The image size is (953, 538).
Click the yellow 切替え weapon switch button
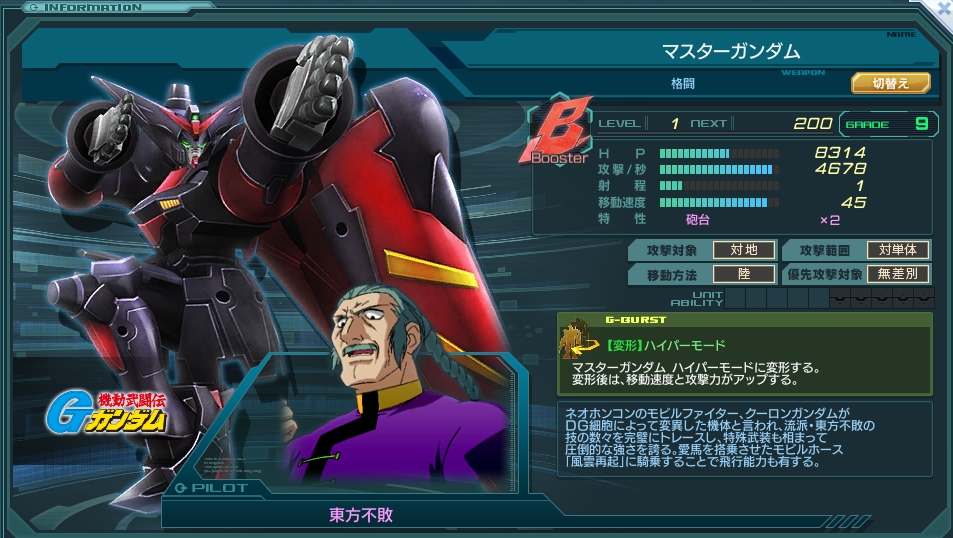point(890,83)
